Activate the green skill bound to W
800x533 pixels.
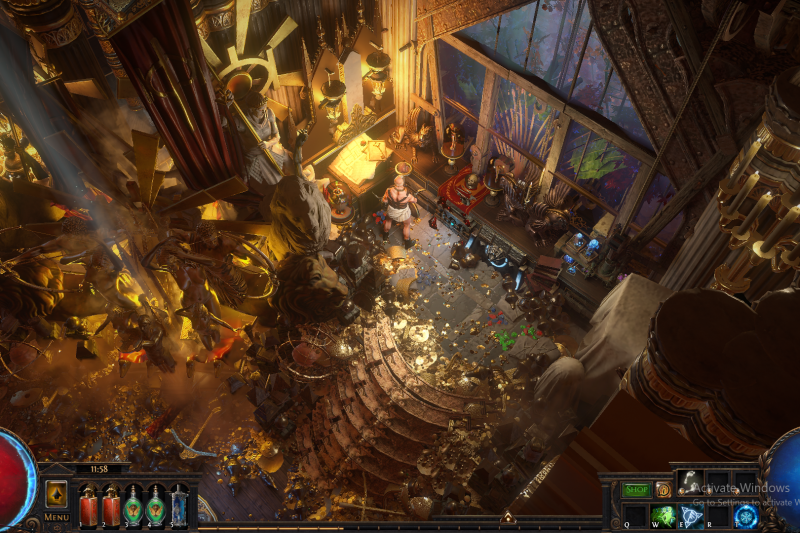[662, 516]
